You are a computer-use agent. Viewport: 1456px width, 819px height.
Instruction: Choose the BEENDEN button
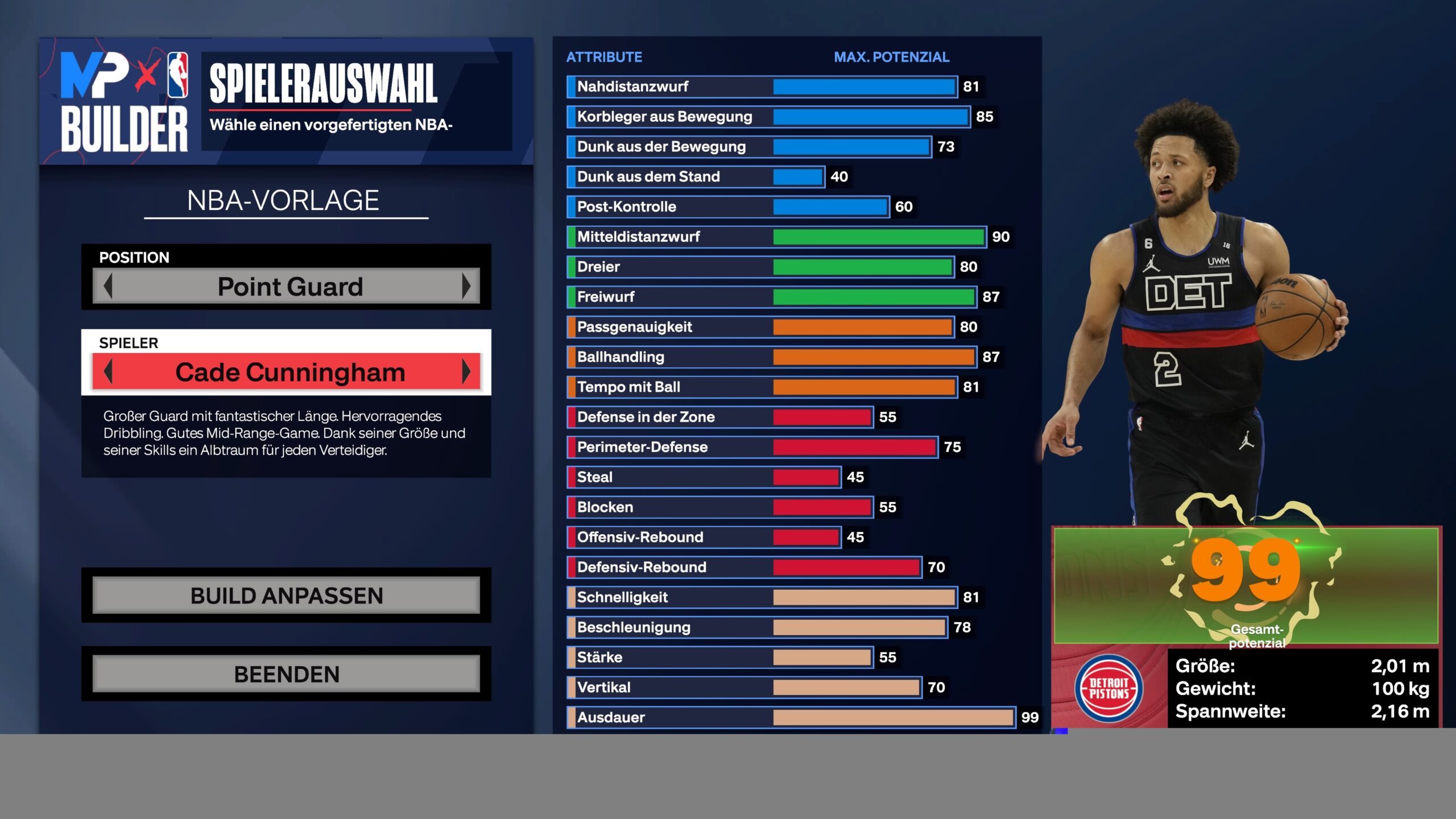[286, 674]
